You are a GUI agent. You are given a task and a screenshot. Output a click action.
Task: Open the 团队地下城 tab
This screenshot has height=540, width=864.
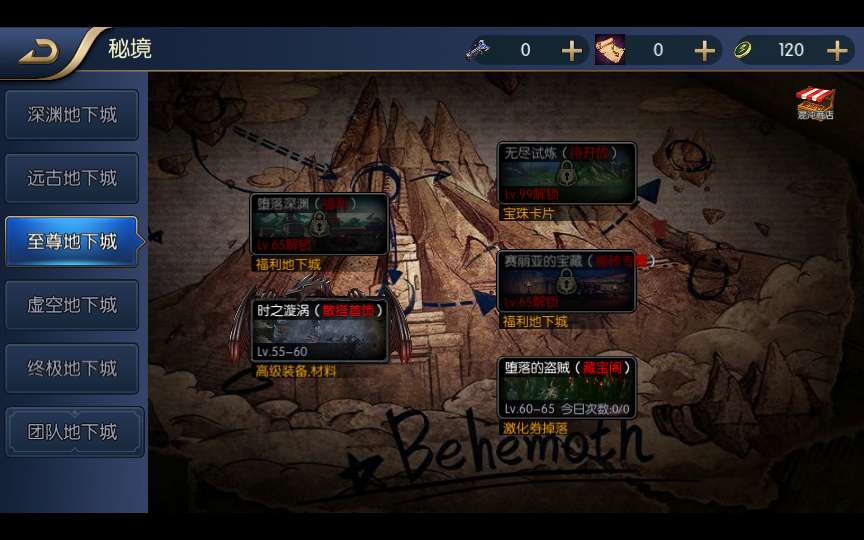click(x=72, y=432)
